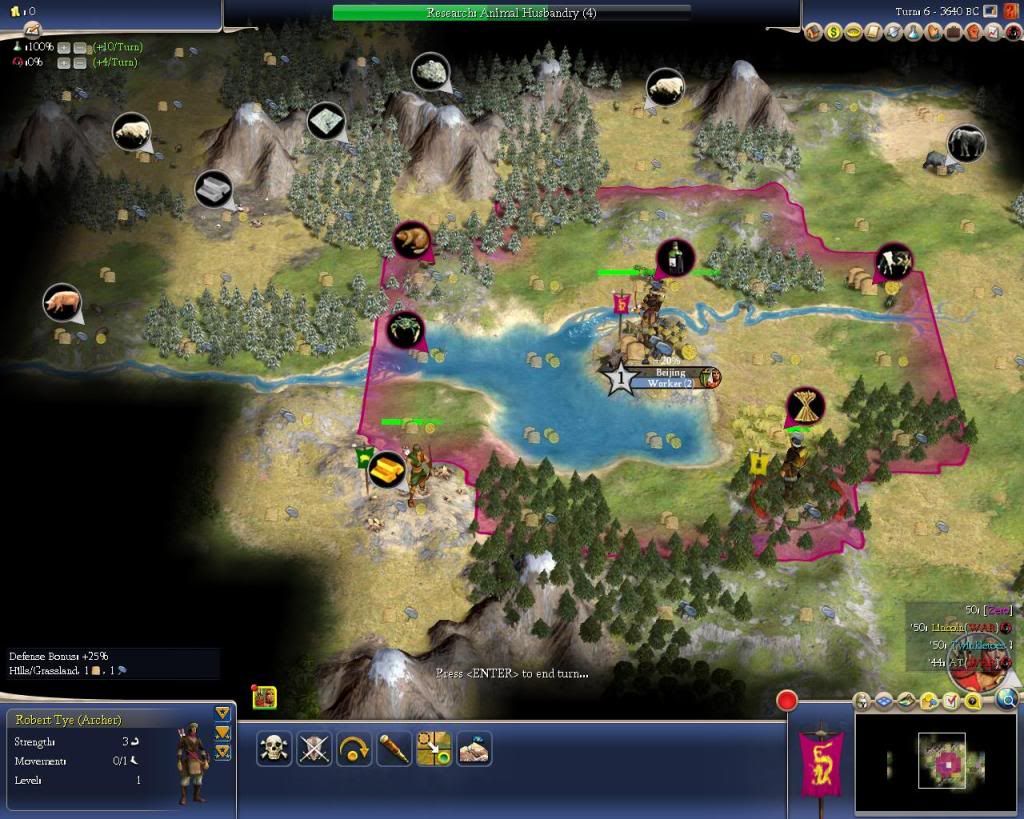This screenshot has width=1024, height=819.
Task: Toggle the checkmark scores display button
Action: pos(953,702)
